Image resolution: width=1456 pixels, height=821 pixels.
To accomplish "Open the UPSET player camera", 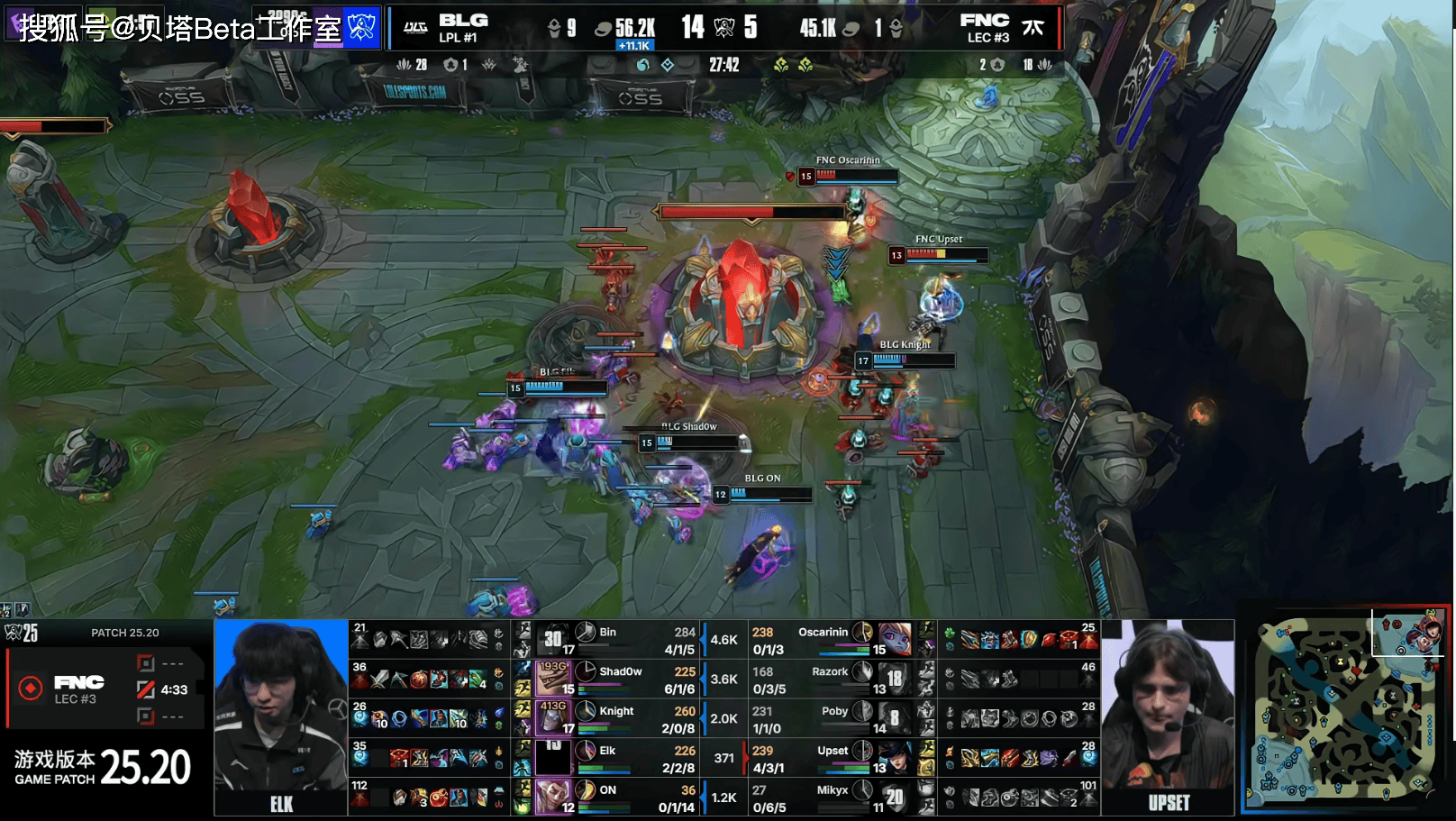I will pos(1168,716).
